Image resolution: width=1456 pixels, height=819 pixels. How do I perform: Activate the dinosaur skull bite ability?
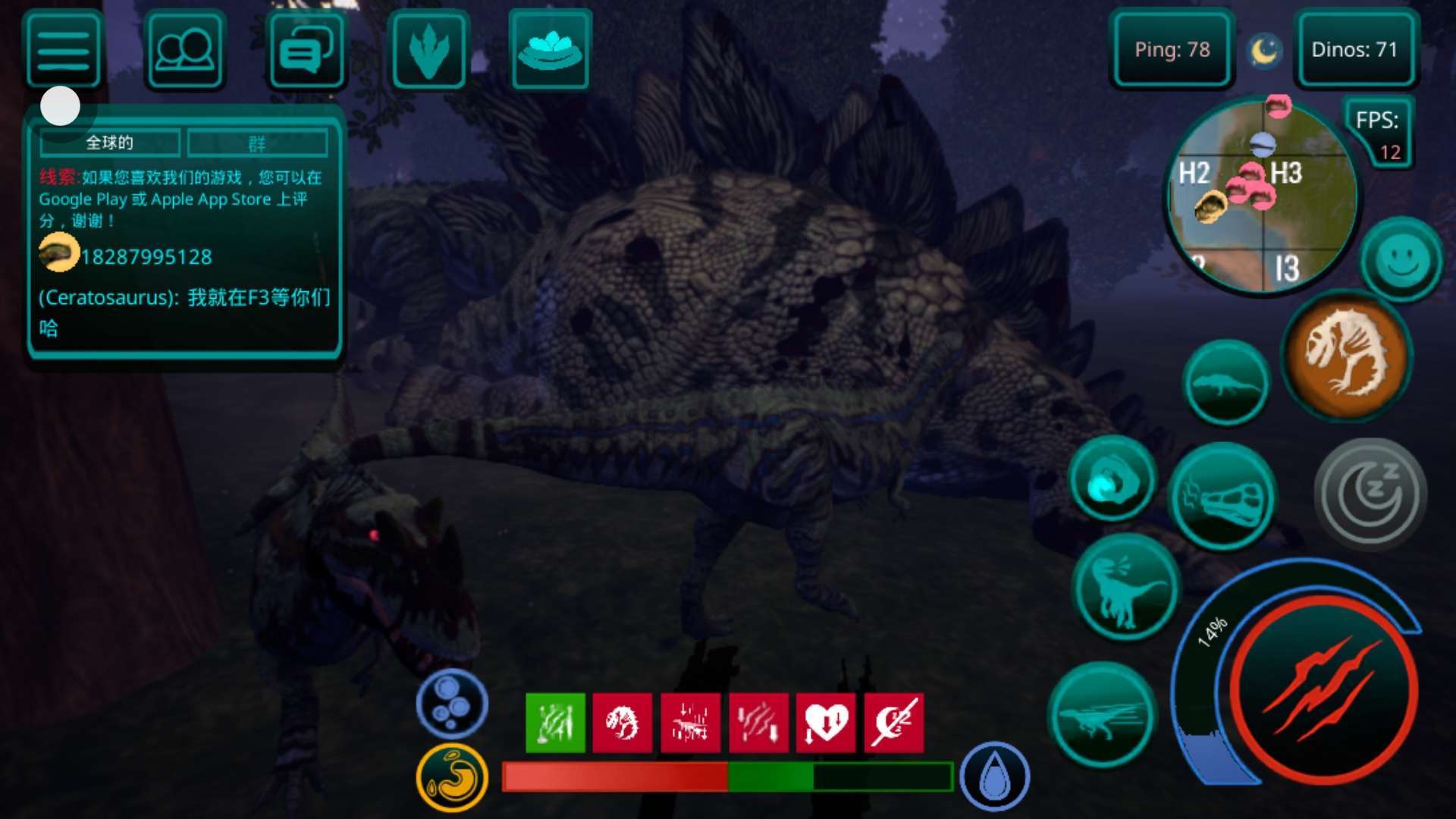pyautogui.click(x=1222, y=497)
